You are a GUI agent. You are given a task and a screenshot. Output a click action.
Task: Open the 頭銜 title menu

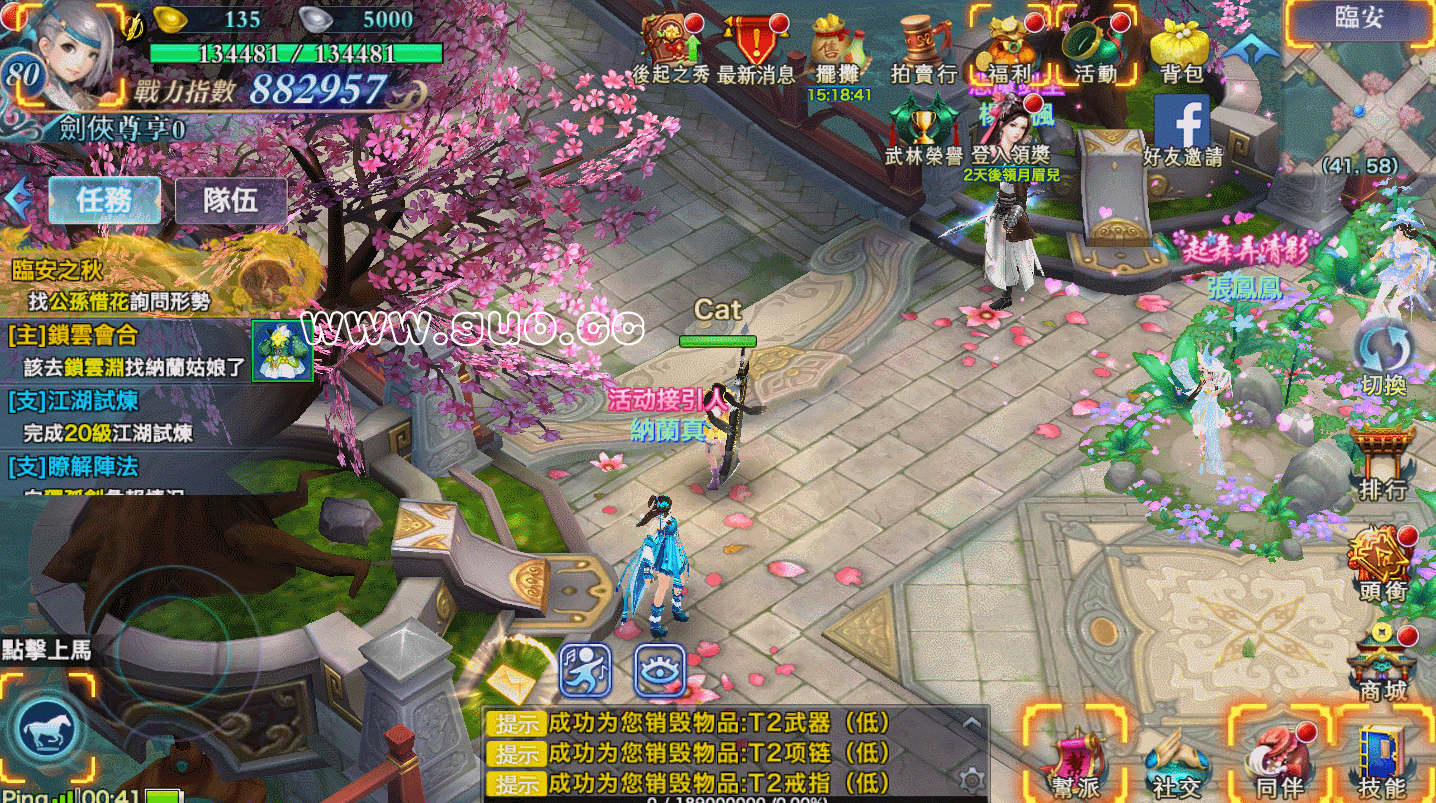click(x=1383, y=562)
